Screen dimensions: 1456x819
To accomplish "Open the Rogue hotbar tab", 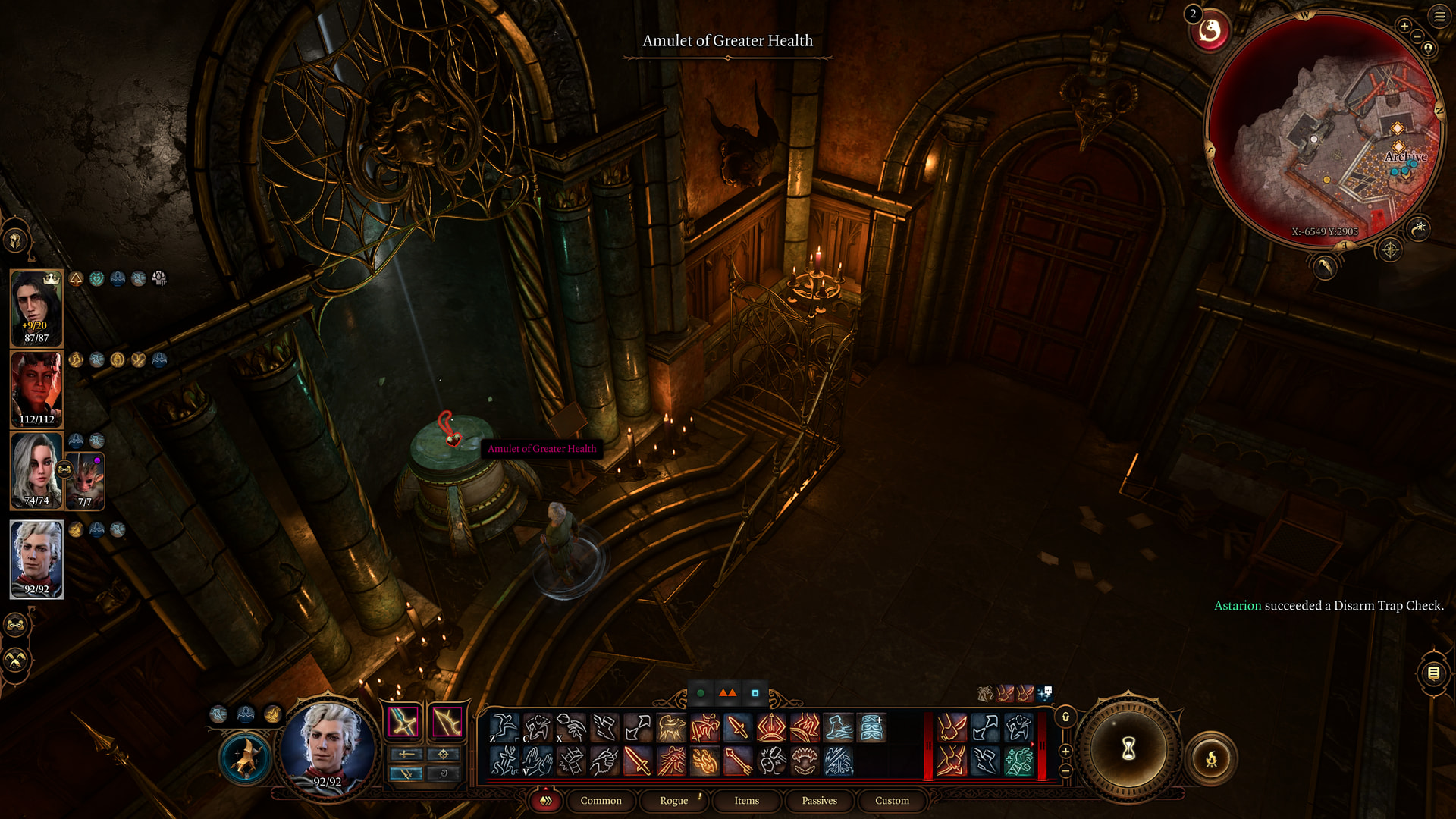I will [x=673, y=801].
